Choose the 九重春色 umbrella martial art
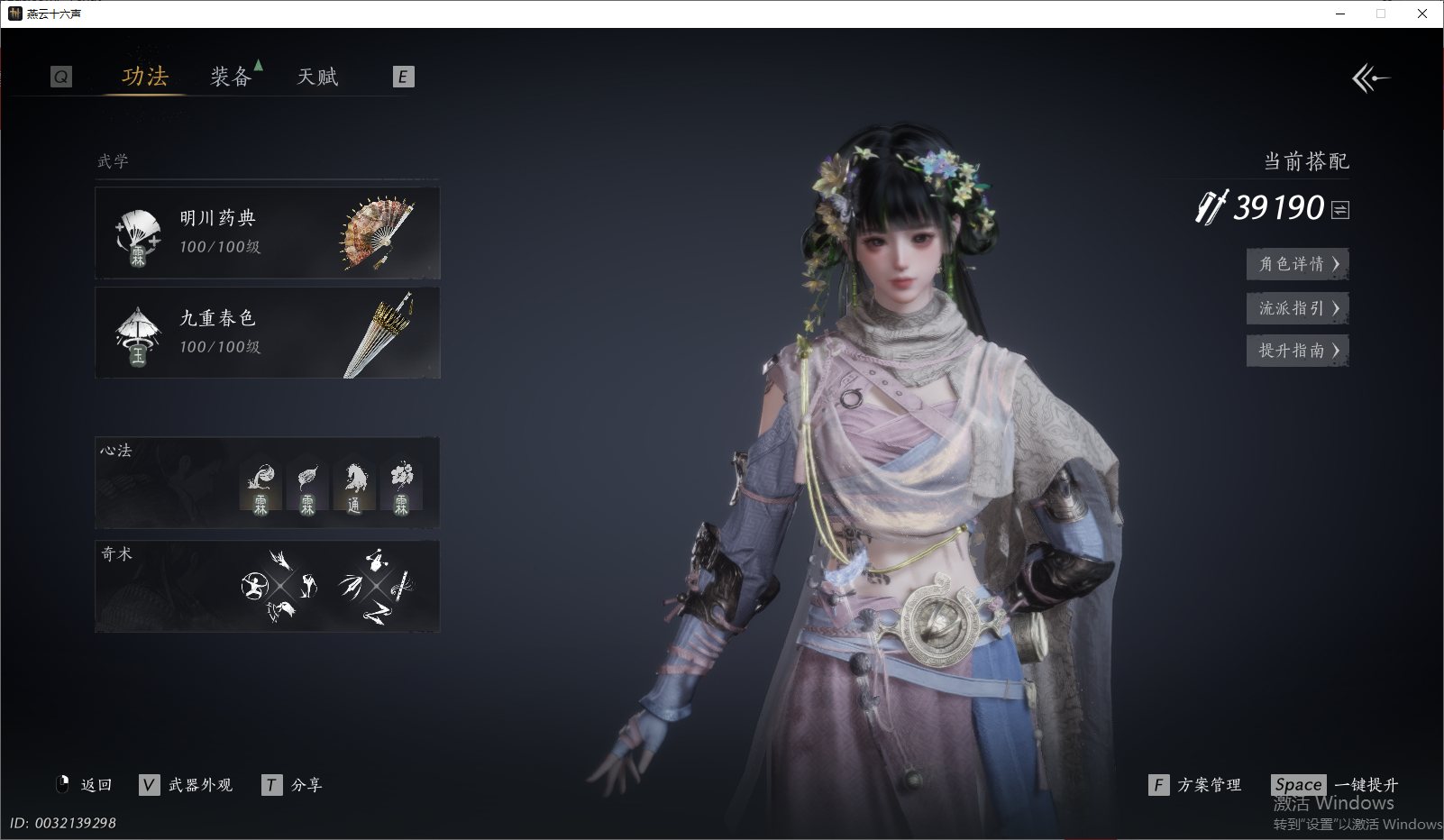The height and width of the screenshot is (840, 1444). point(268,333)
